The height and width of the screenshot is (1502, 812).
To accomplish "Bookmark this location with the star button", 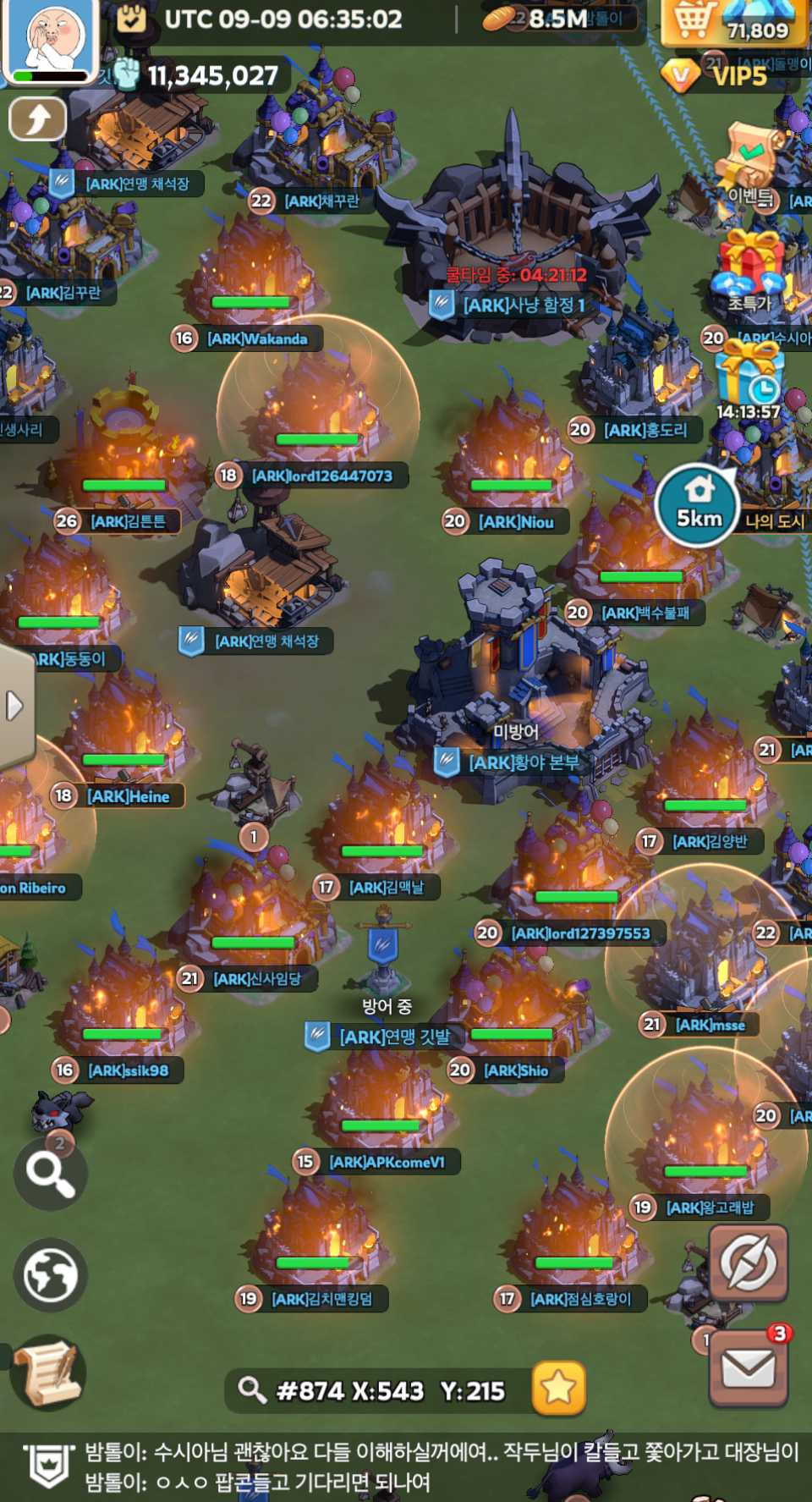I will pos(558,1389).
